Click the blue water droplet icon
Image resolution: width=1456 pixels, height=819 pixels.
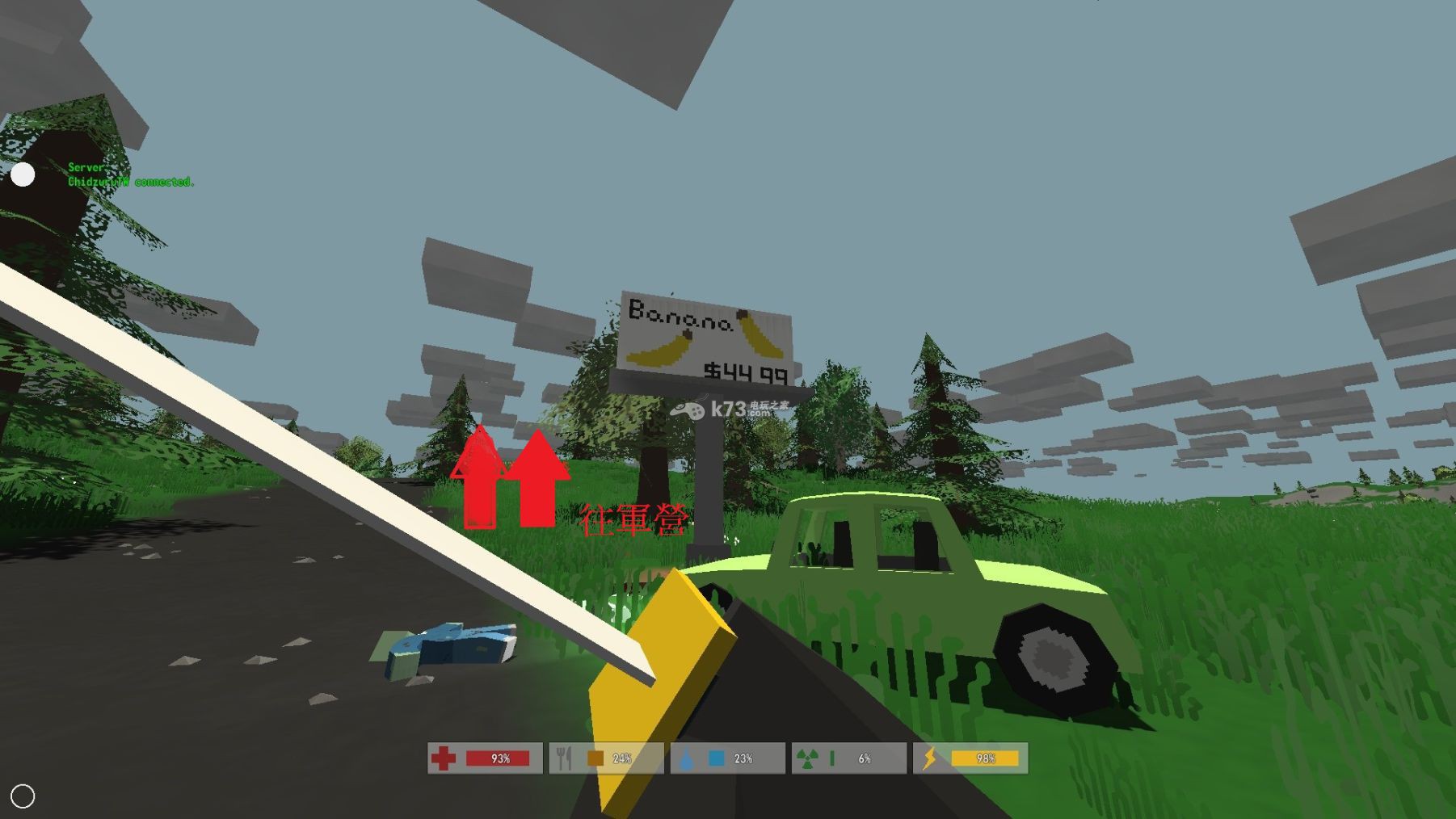pyautogui.click(x=688, y=758)
